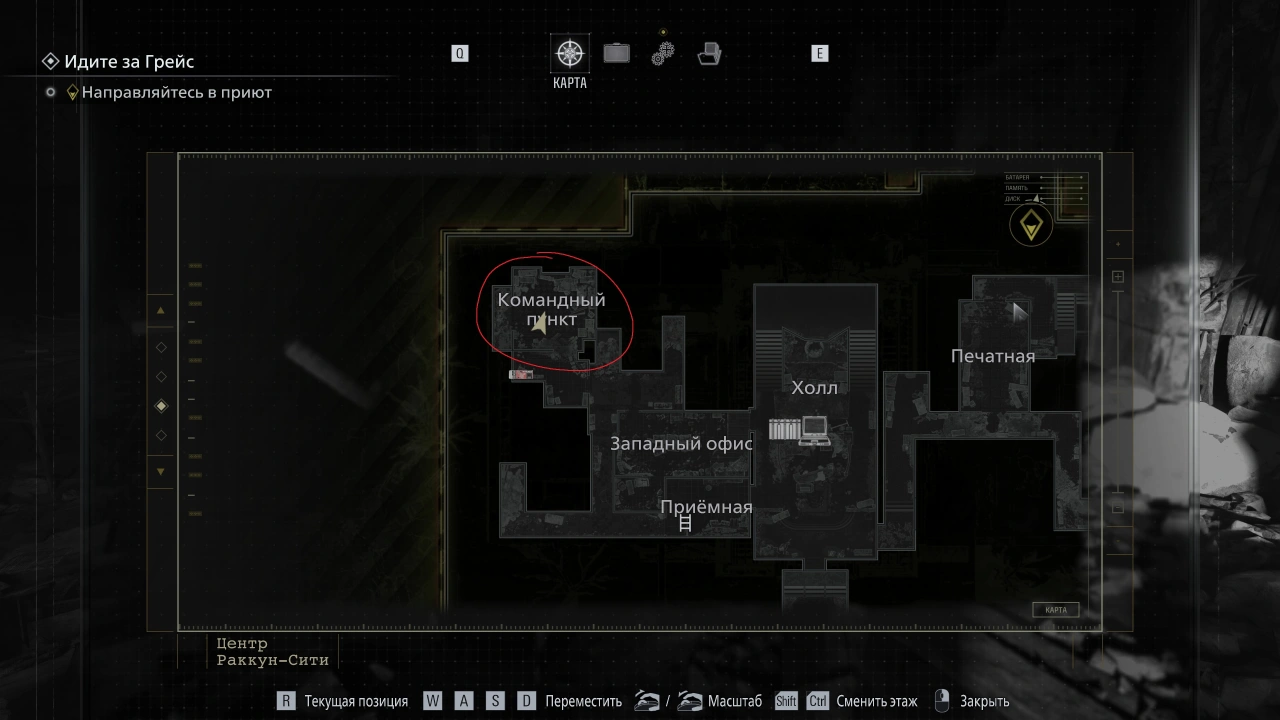Click the floor selector down arrow
The height and width of the screenshot is (720, 1280).
point(161,472)
